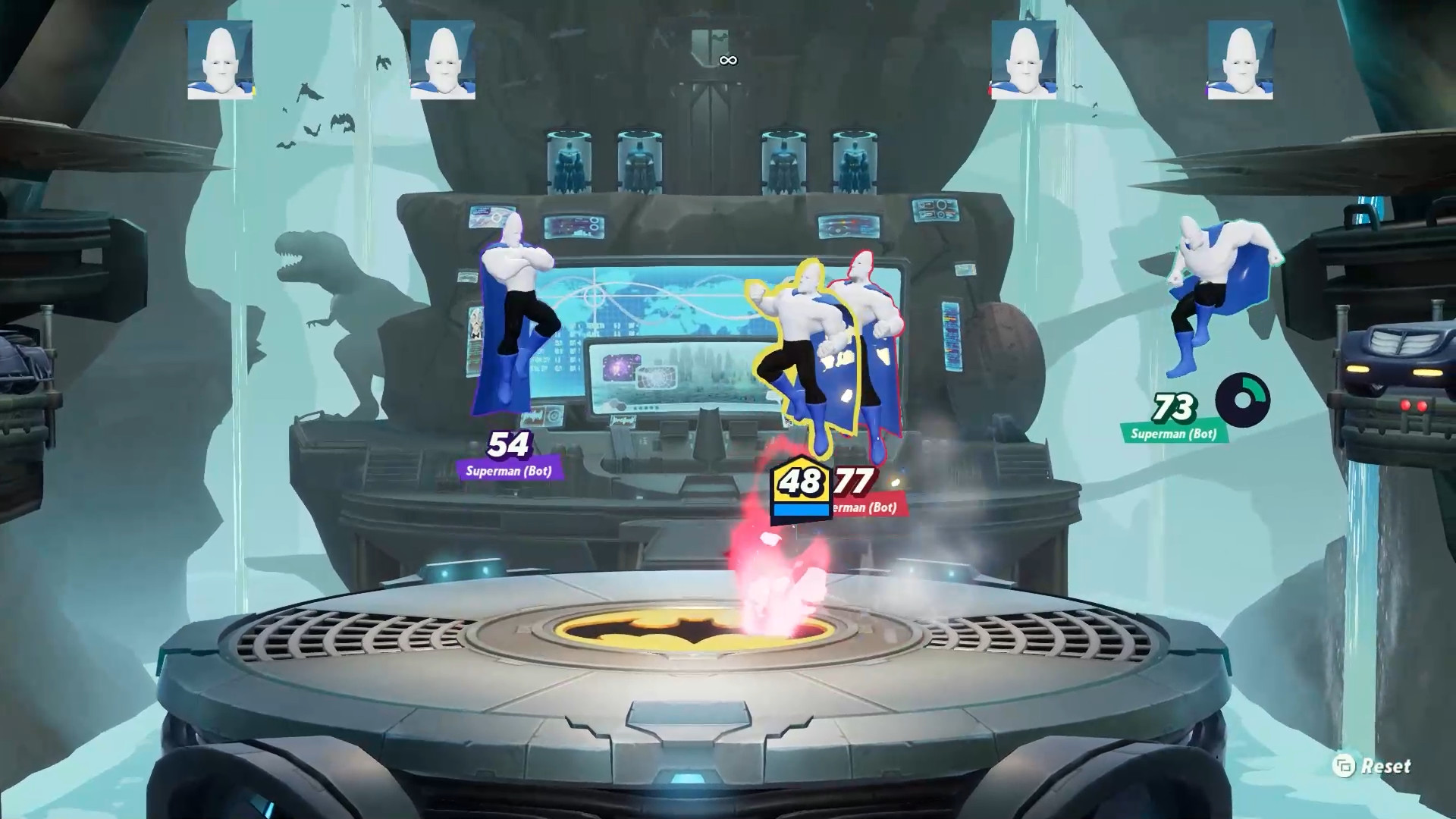Screen dimensions: 1456x819
Task: Click the rightmost Superman portrait icon
Action: point(1240,62)
